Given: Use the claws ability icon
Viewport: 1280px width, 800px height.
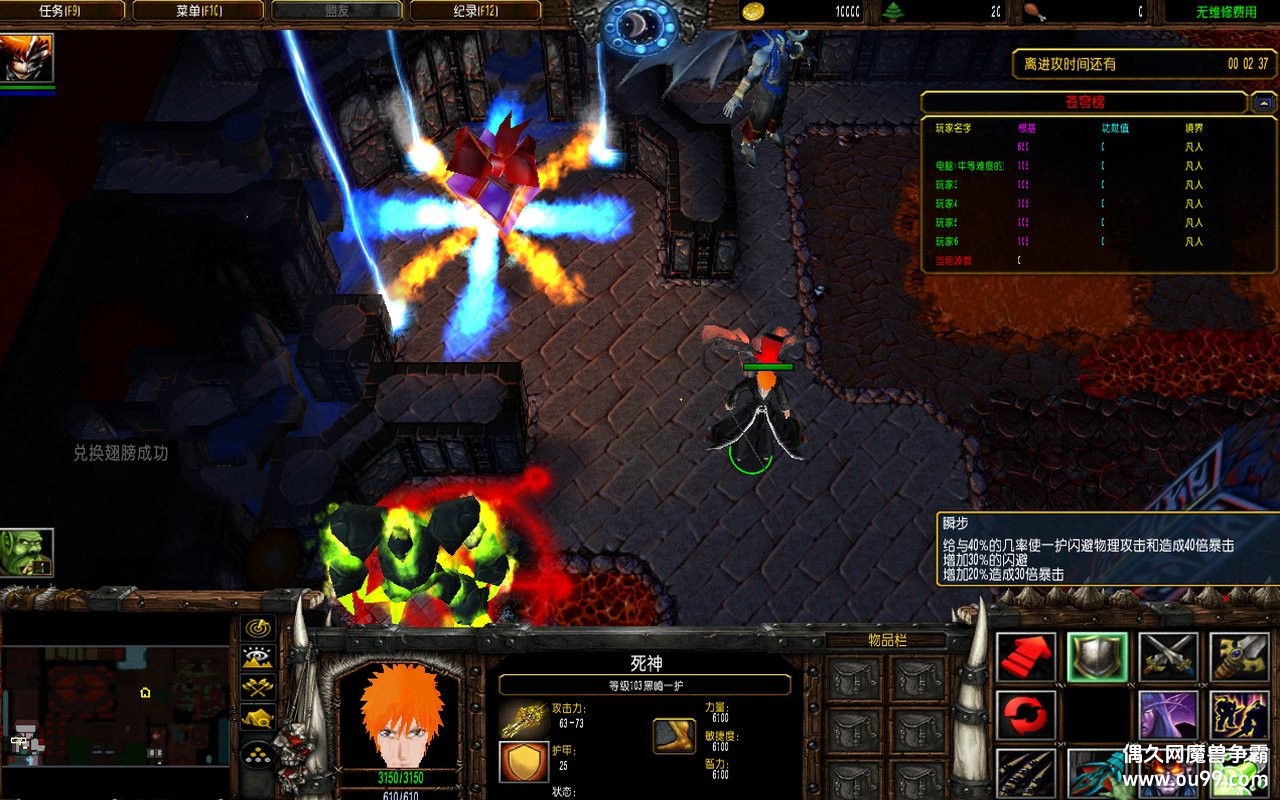Looking at the screenshot, I should coord(1026,773).
